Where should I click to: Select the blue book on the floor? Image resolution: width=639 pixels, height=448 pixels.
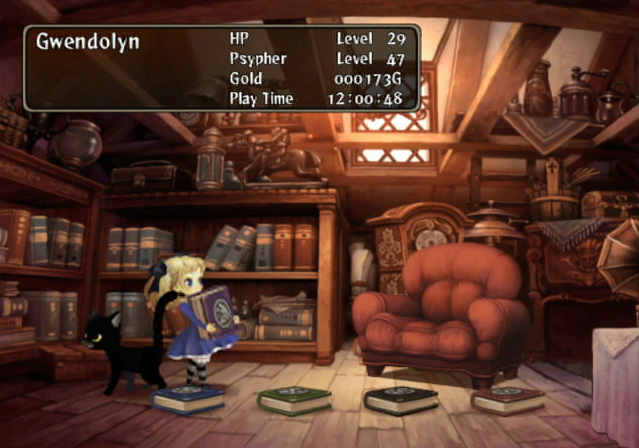coord(188,398)
